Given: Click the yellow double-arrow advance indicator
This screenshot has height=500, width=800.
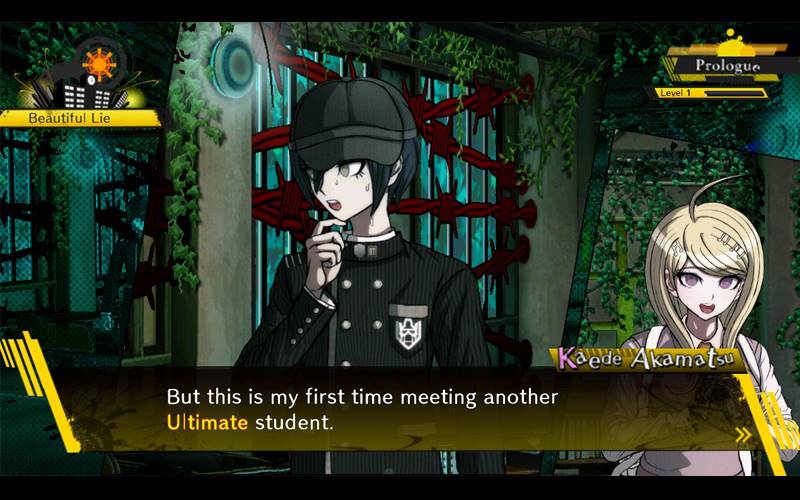Looking at the screenshot, I should tap(742, 434).
